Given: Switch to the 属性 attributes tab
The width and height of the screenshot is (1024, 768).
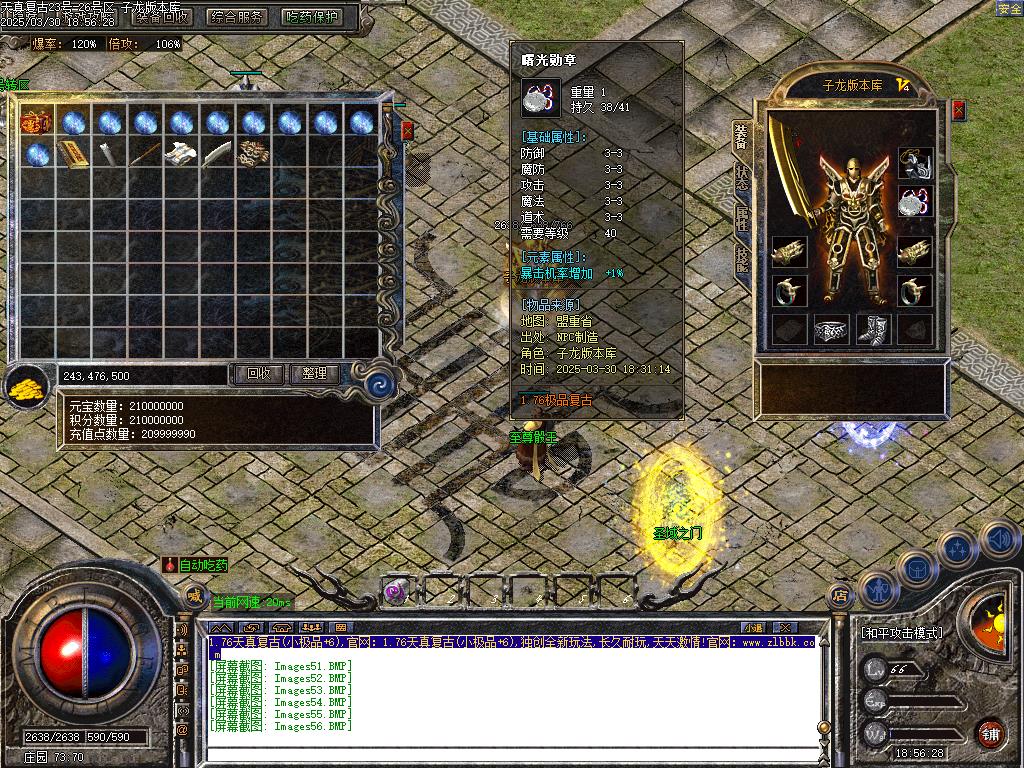Looking at the screenshot, I should [741, 218].
